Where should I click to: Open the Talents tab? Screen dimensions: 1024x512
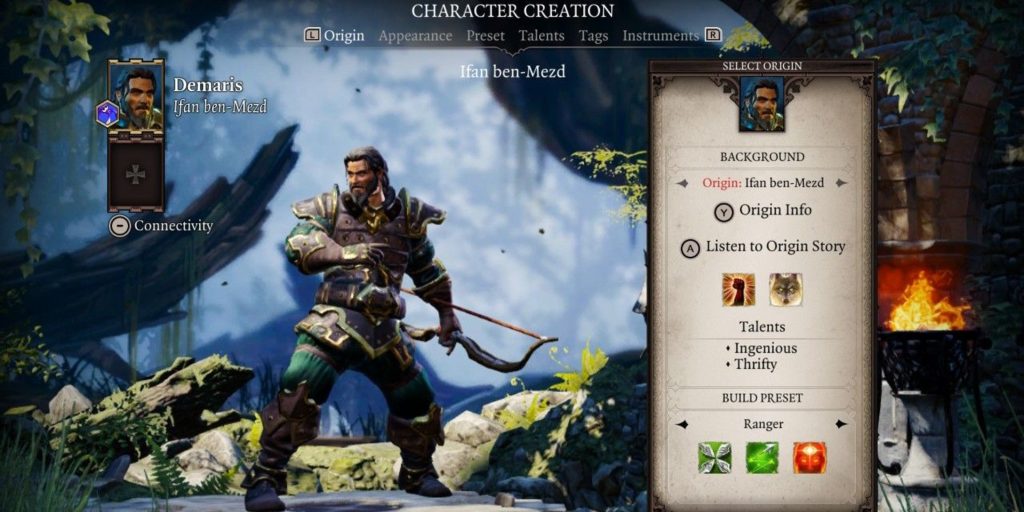point(541,36)
